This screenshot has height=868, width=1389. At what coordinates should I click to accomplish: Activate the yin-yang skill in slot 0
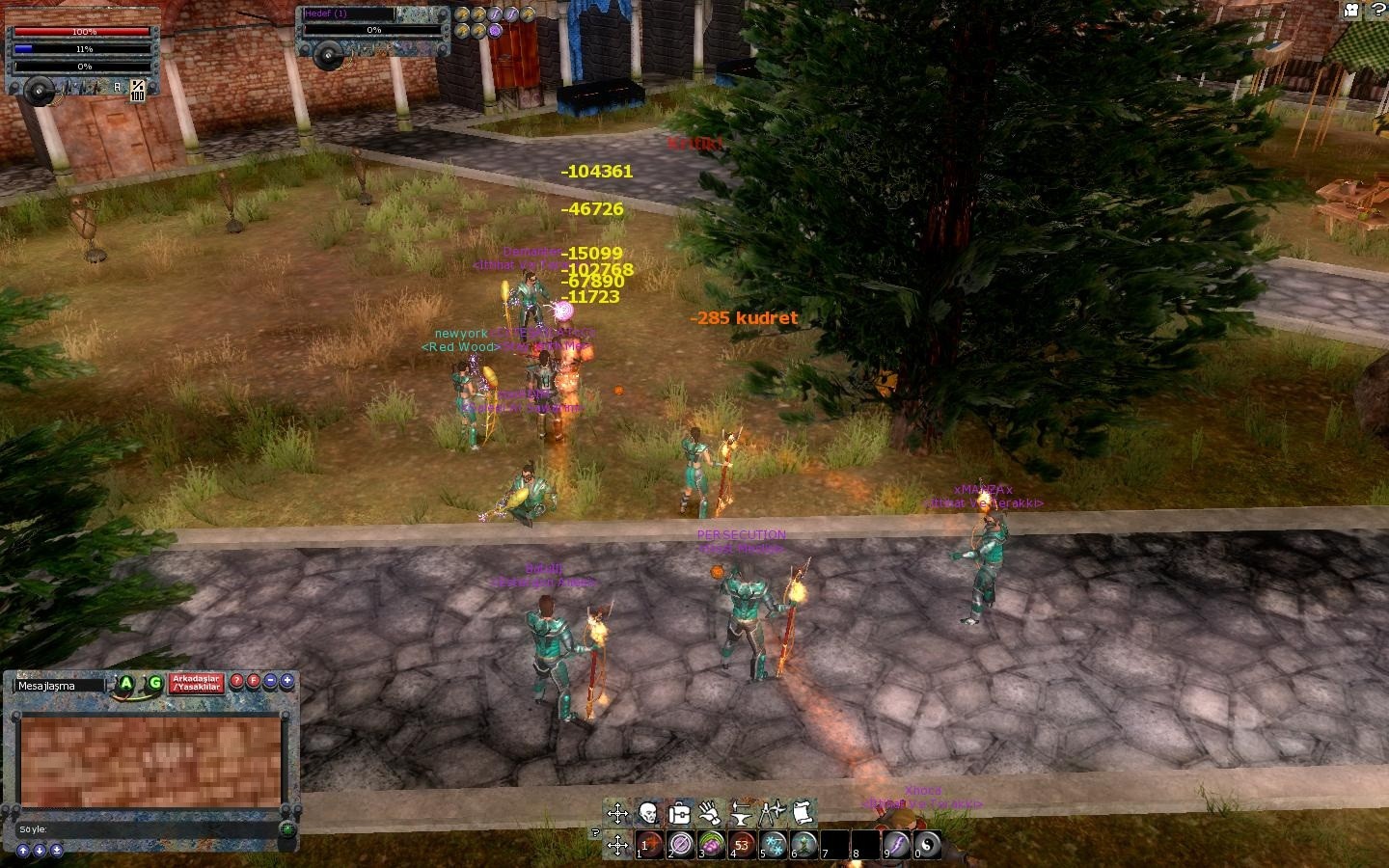[x=927, y=845]
